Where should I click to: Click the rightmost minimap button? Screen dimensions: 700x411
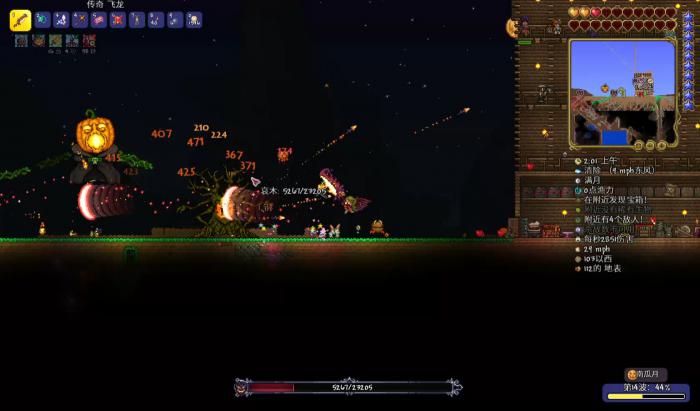pos(662,146)
